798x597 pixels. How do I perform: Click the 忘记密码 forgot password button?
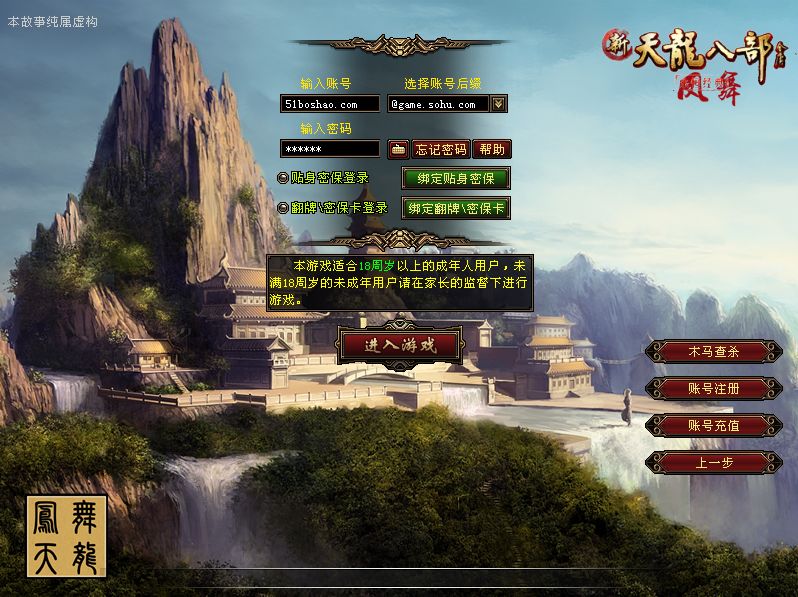coord(441,149)
